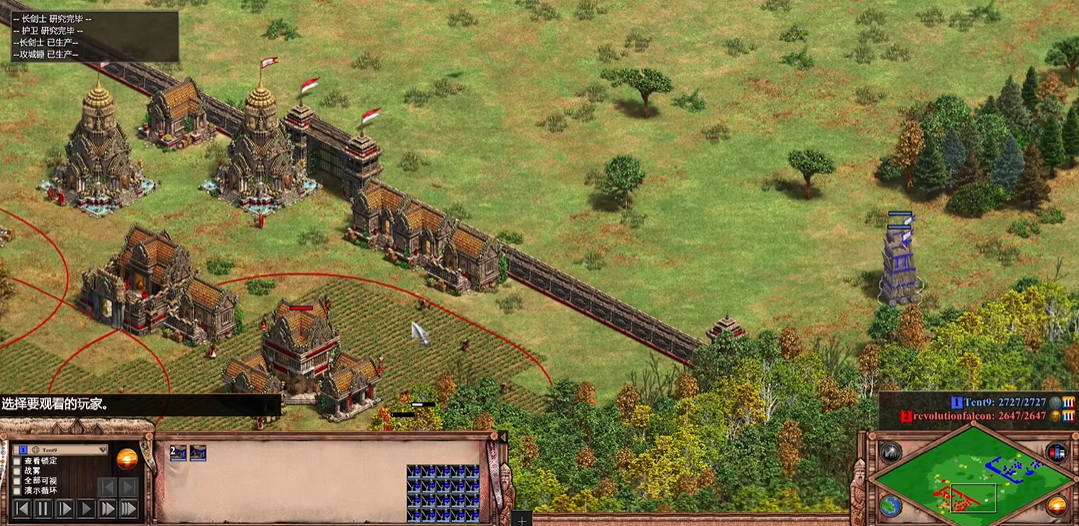Select player revolutionfalcon in the score list
Screen dimensions: 1079x526
point(950,415)
